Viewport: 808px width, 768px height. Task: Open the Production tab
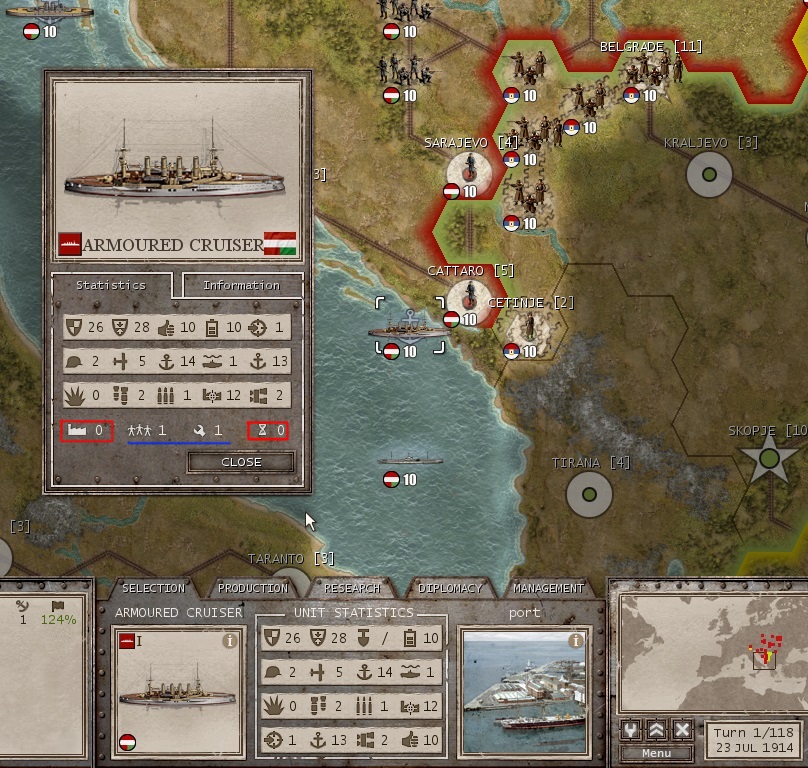coord(253,588)
